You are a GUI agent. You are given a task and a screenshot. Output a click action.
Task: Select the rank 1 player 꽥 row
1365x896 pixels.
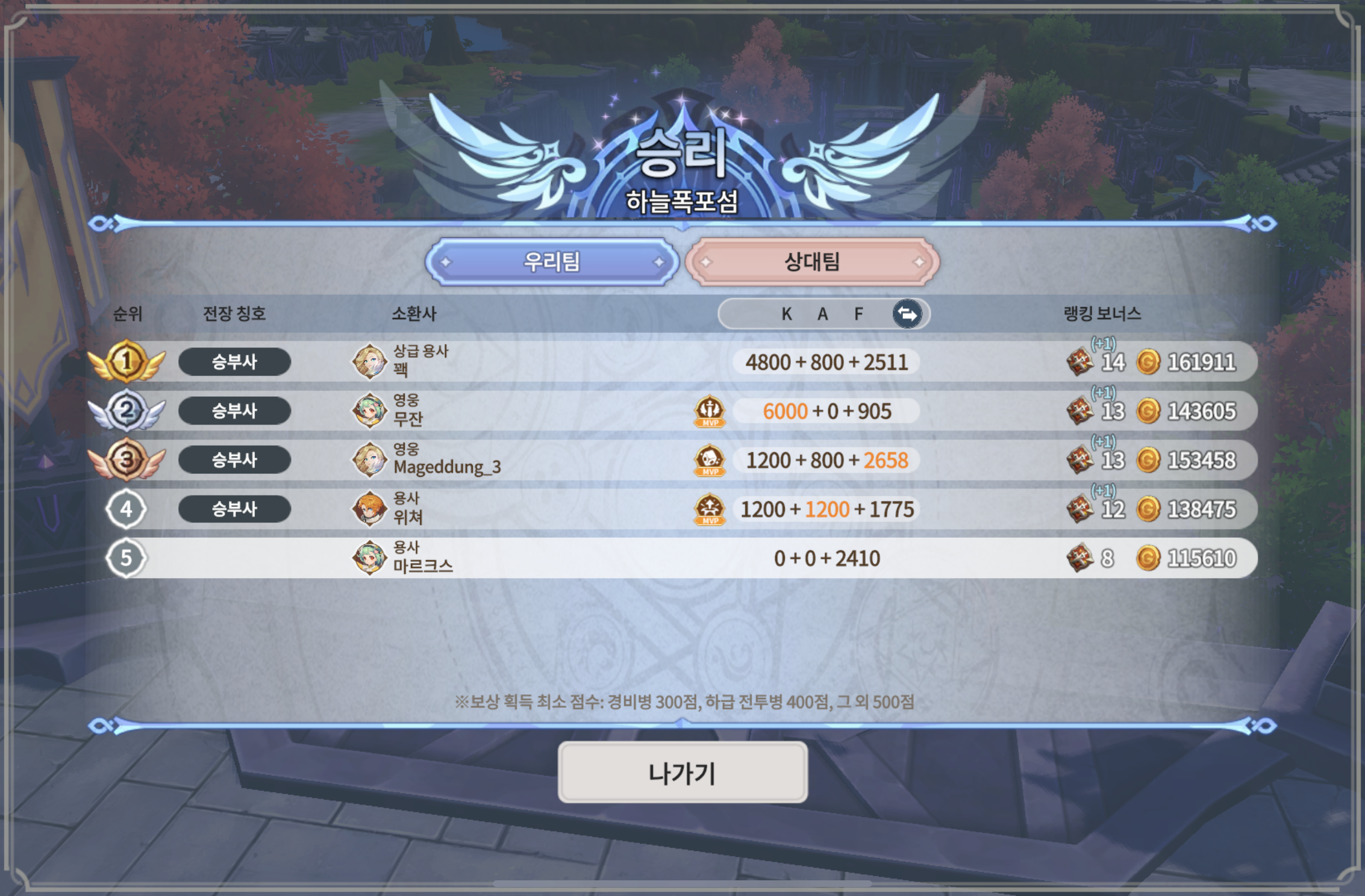pyautogui.click(x=602, y=362)
